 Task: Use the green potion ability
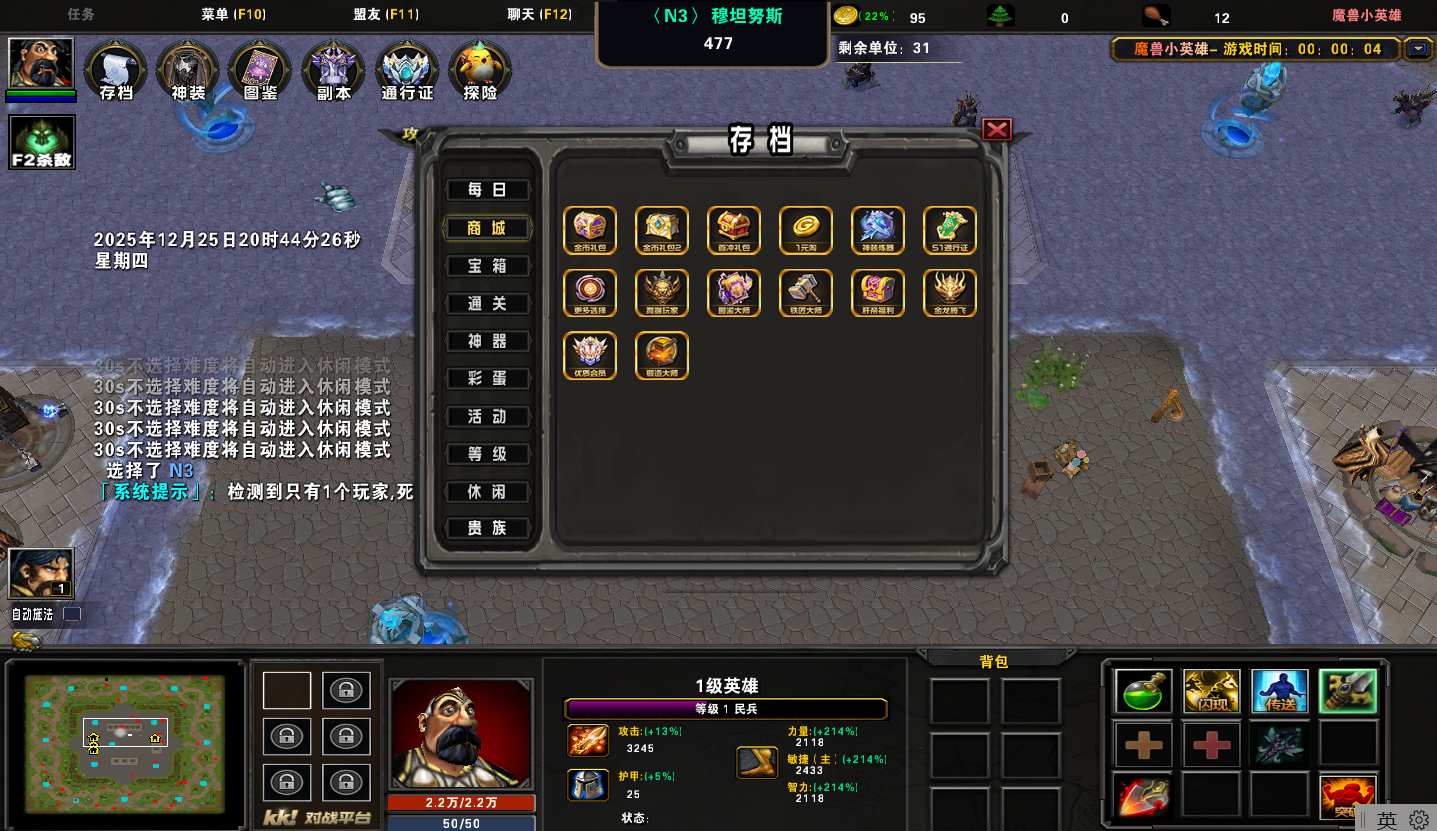pos(1144,691)
